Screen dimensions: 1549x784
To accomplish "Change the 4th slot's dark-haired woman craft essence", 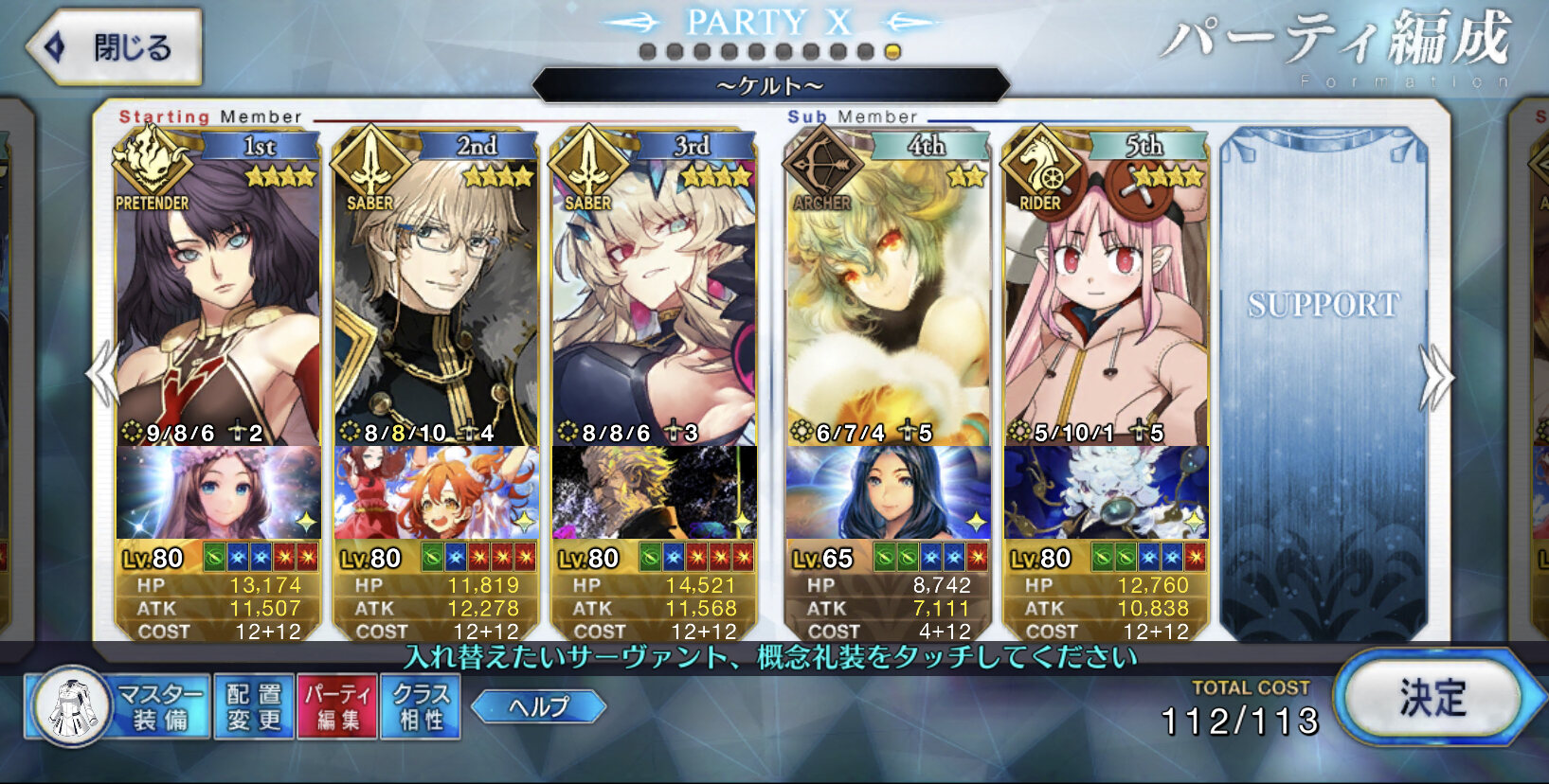I will pos(888,493).
